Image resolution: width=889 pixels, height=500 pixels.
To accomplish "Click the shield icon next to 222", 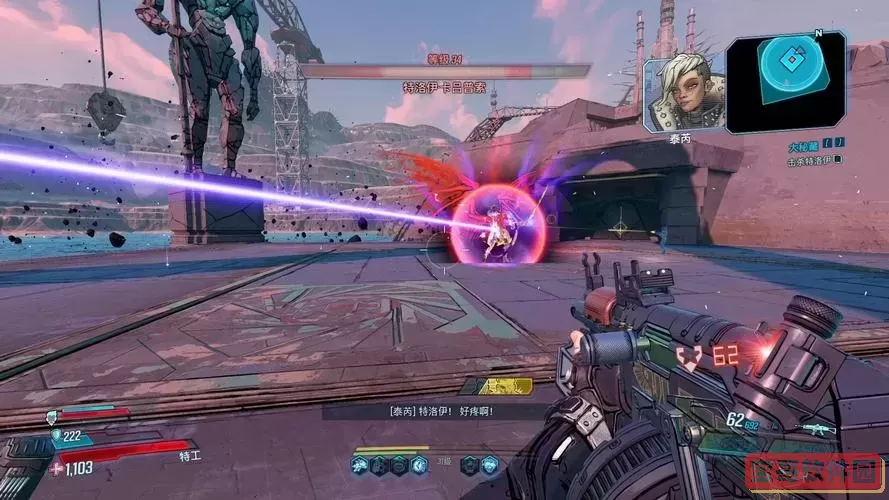I will coord(56,436).
